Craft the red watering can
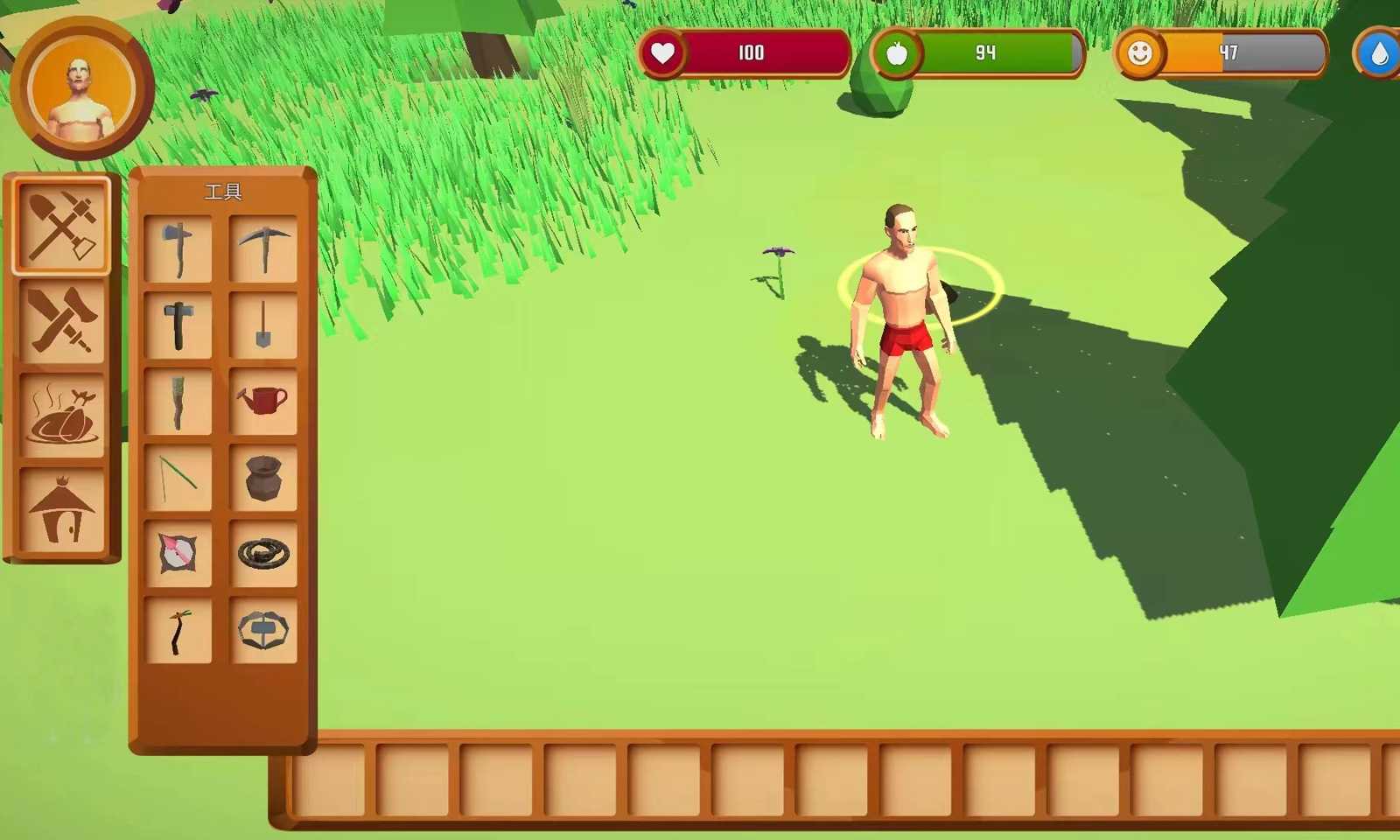The height and width of the screenshot is (840, 1400). (x=263, y=402)
